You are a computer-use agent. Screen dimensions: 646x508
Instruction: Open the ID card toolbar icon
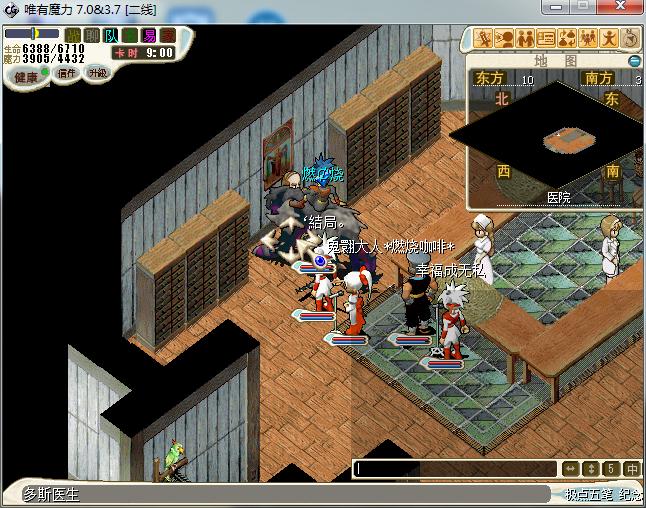pyautogui.click(x=546, y=39)
